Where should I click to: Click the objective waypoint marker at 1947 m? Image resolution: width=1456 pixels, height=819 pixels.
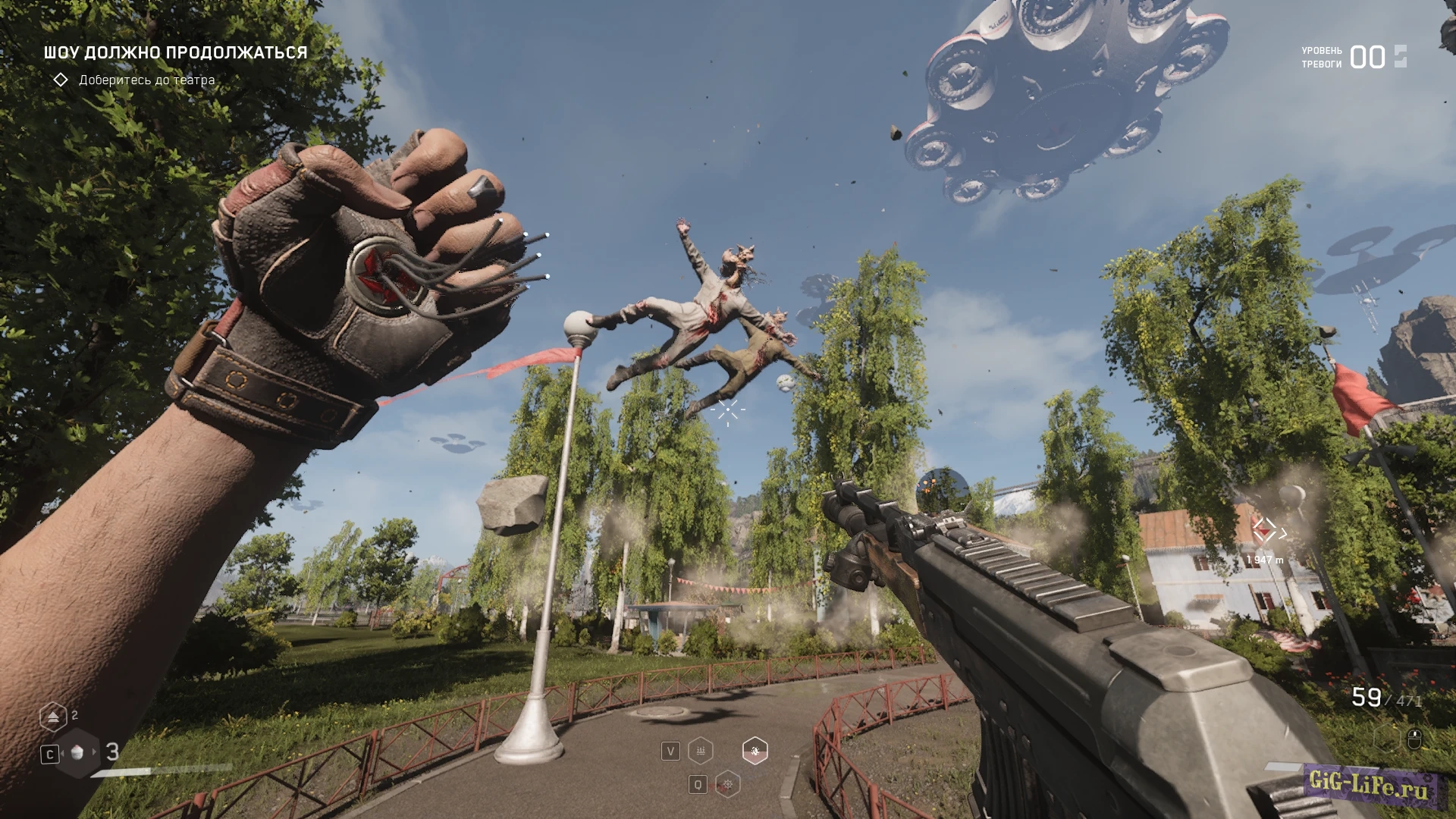[x=1264, y=531]
